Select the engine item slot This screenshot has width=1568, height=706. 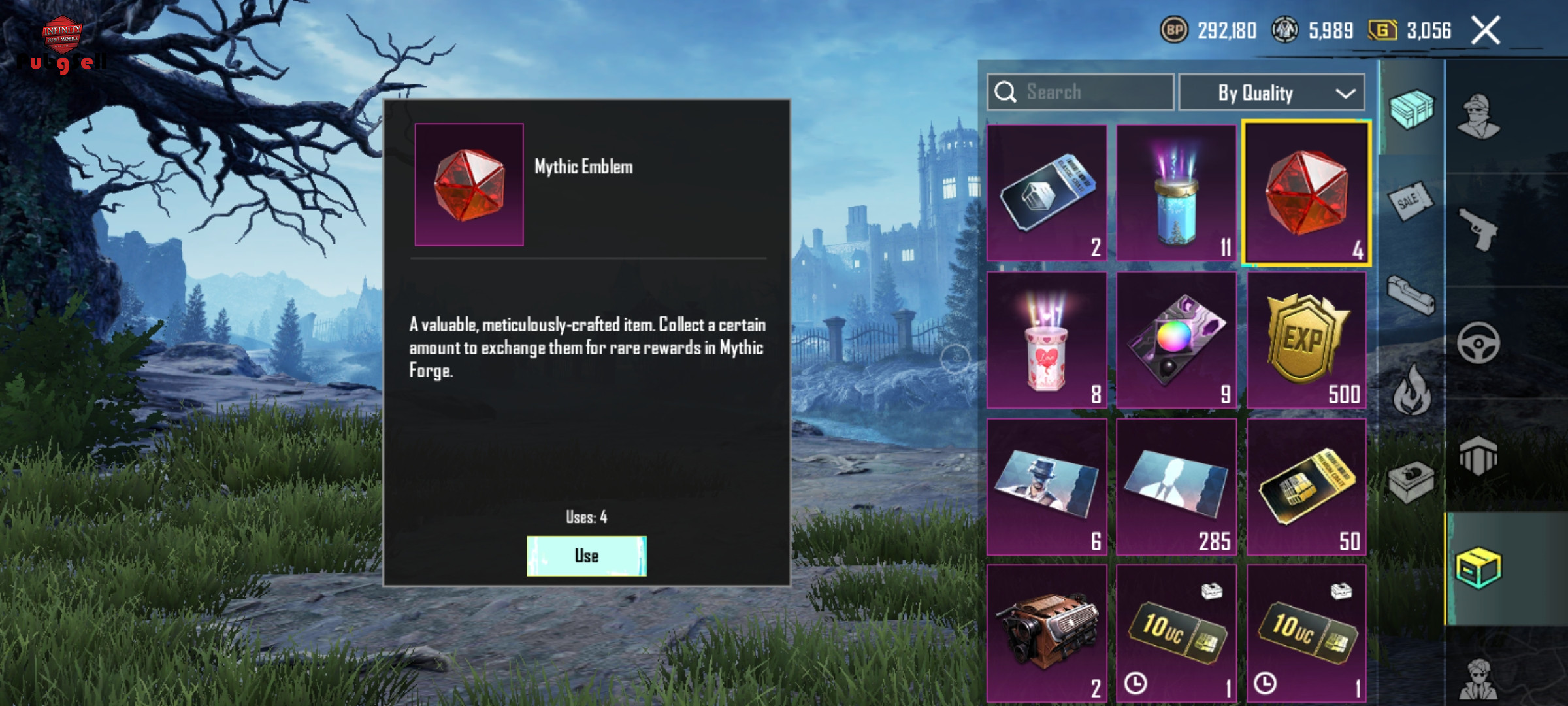1047,634
